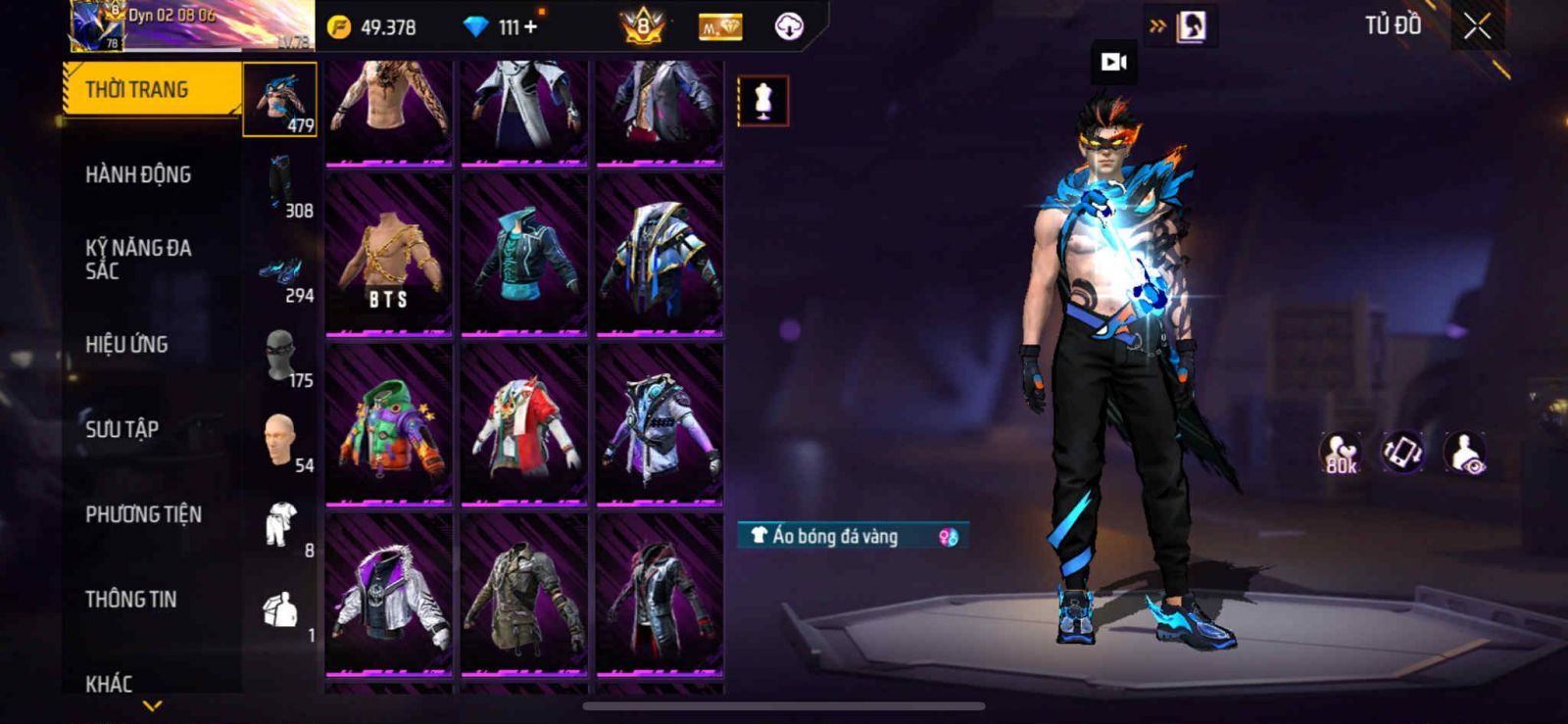This screenshot has width=1568, height=724.
Task: Open the Hành Động category
Action: 138,175
